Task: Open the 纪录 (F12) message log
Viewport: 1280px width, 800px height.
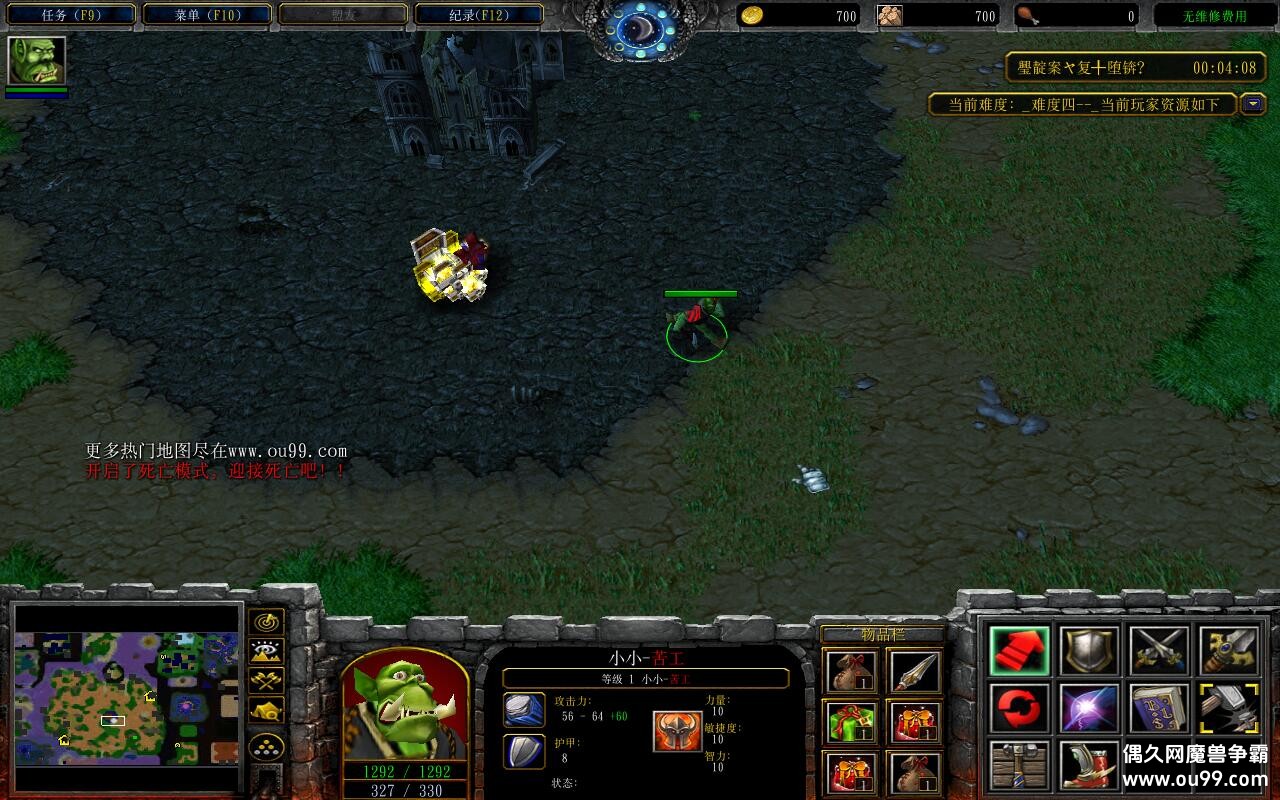Action: (x=479, y=15)
